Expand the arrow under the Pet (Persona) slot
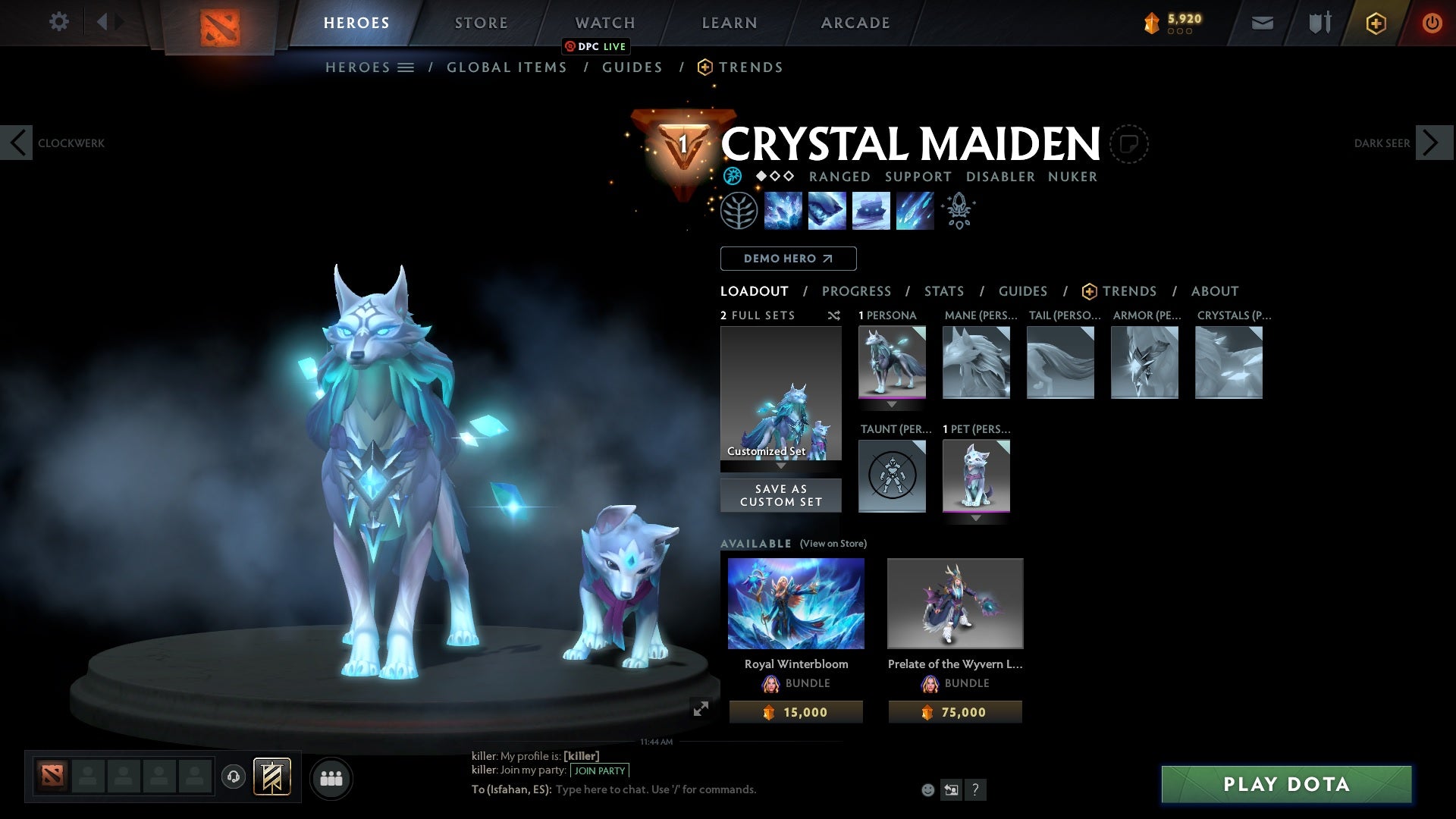Screen dimensions: 1456x819 tap(976, 519)
